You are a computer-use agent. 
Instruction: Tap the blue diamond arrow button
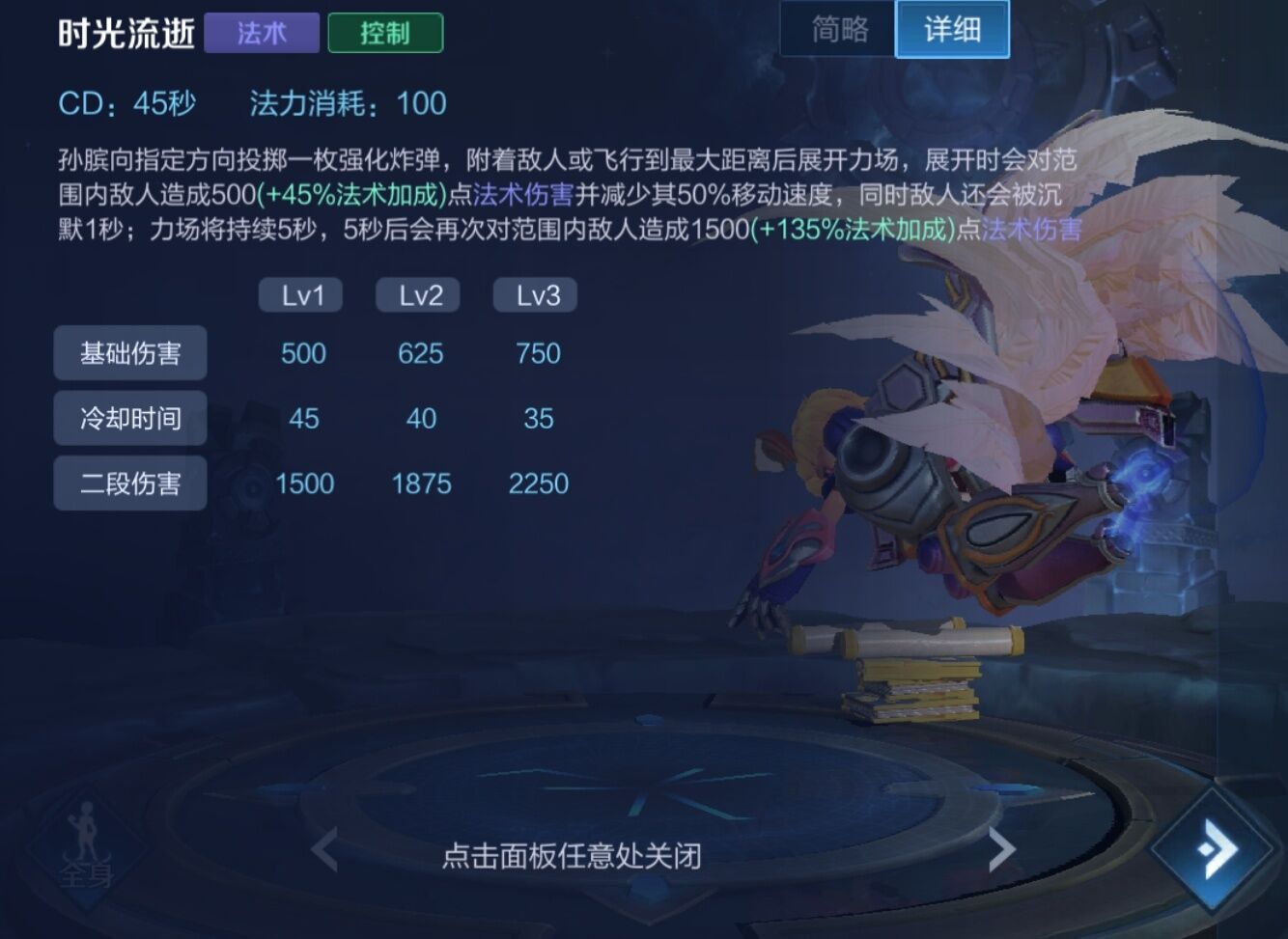pos(1218,850)
